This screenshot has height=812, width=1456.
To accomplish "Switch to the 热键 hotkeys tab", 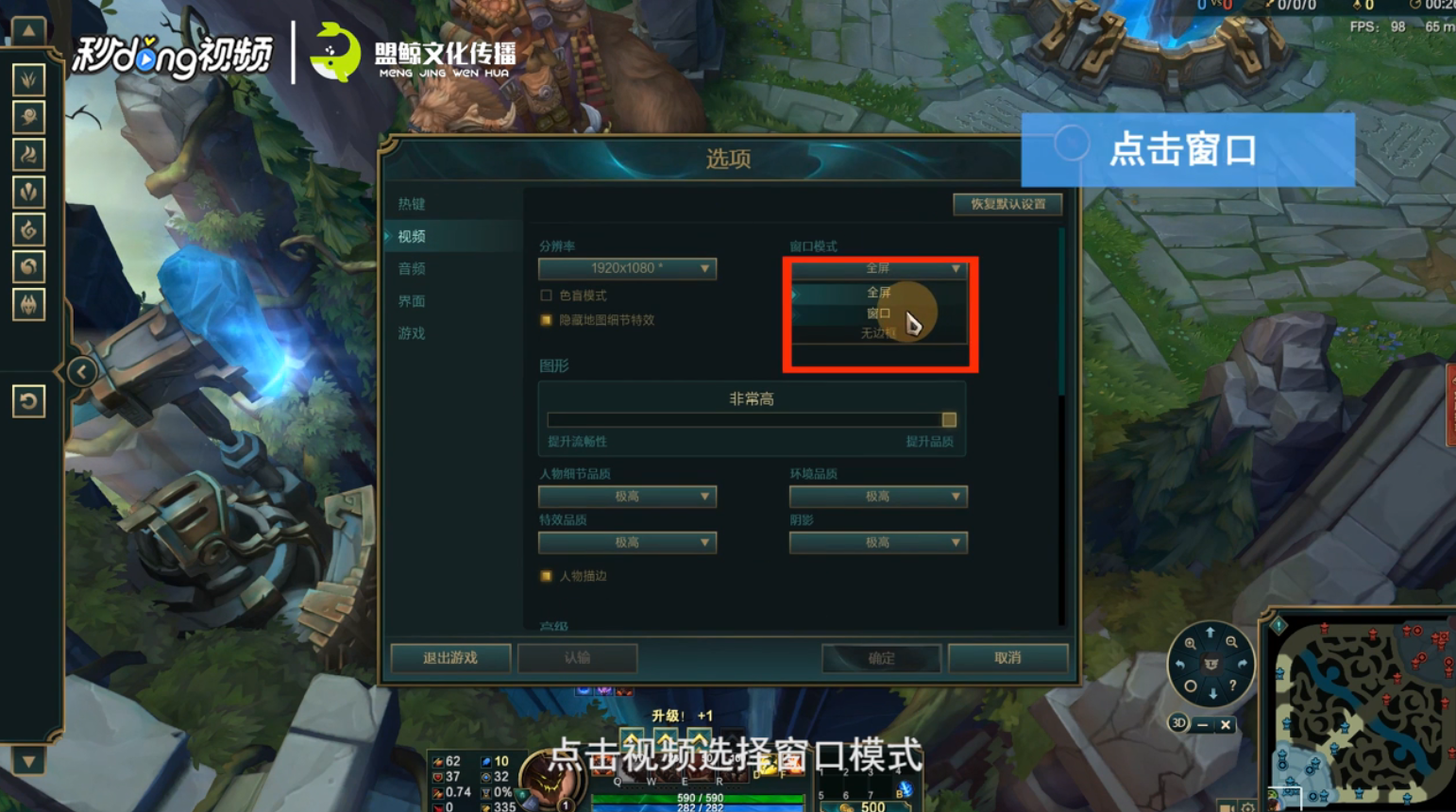I will (x=411, y=203).
